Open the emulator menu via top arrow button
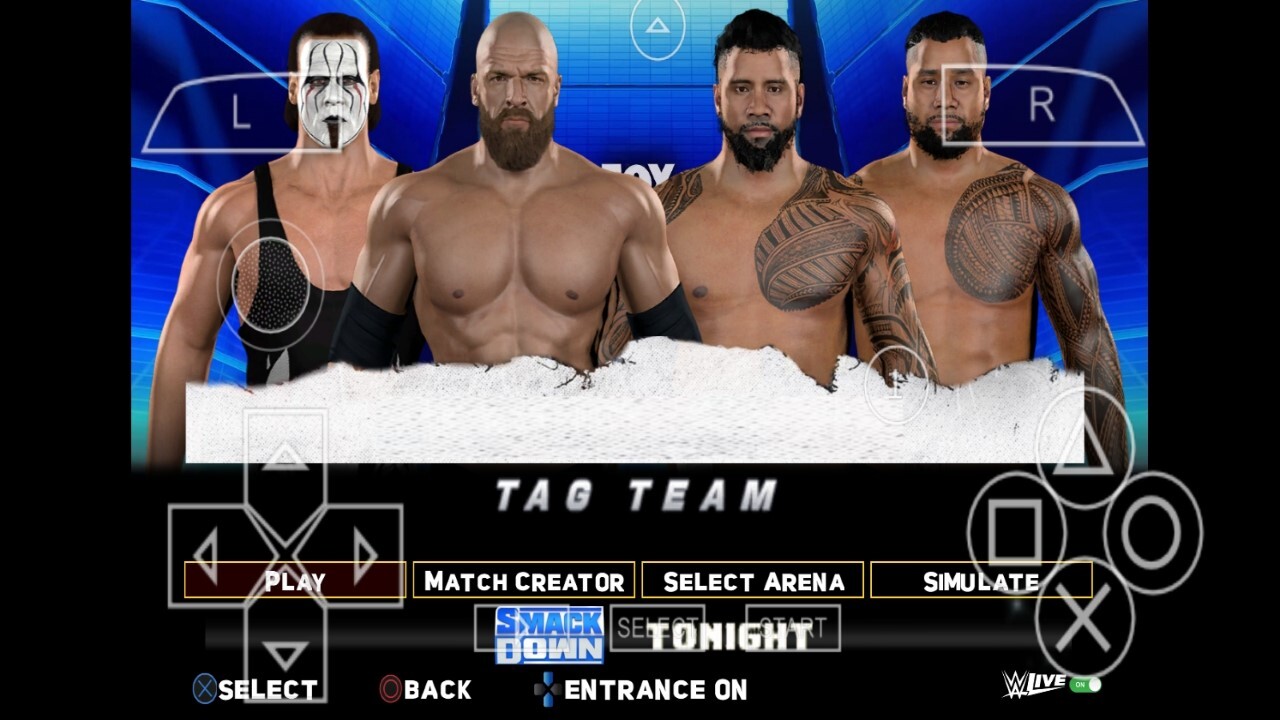The width and height of the screenshot is (1280, 720). coord(657,27)
